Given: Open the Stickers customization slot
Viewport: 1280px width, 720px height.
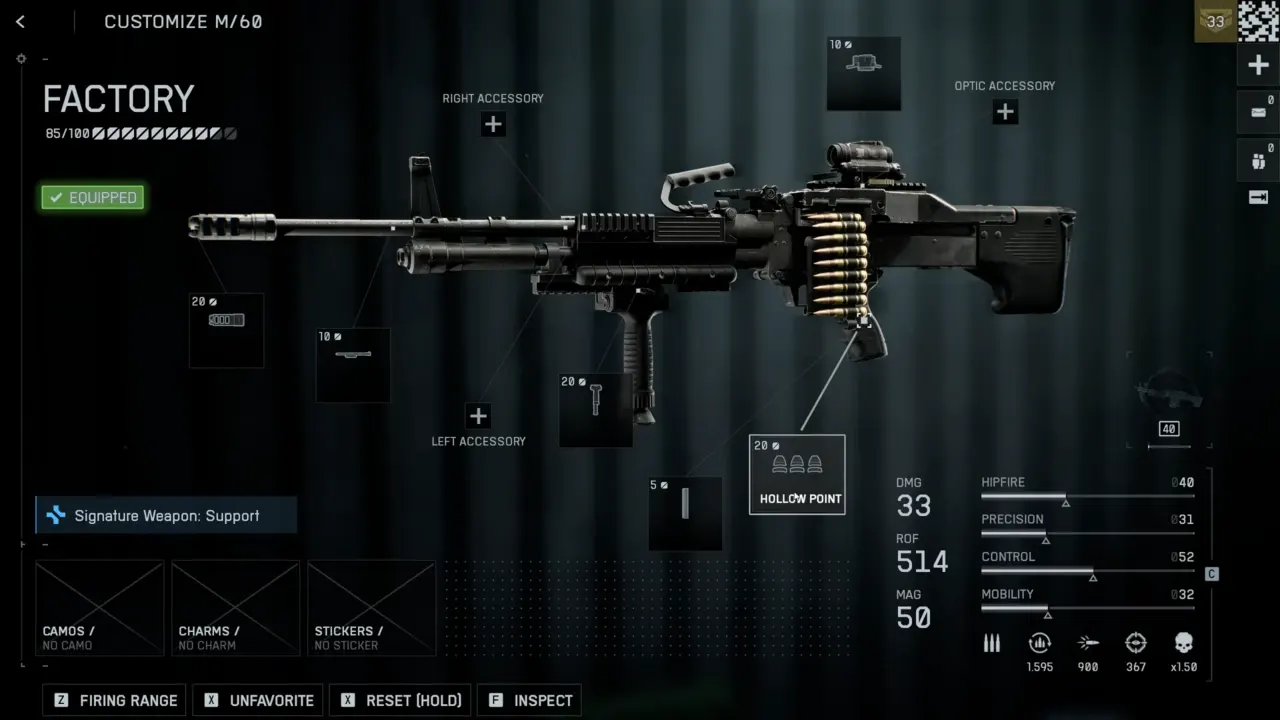Looking at the screenshot, I should point(371,608).
